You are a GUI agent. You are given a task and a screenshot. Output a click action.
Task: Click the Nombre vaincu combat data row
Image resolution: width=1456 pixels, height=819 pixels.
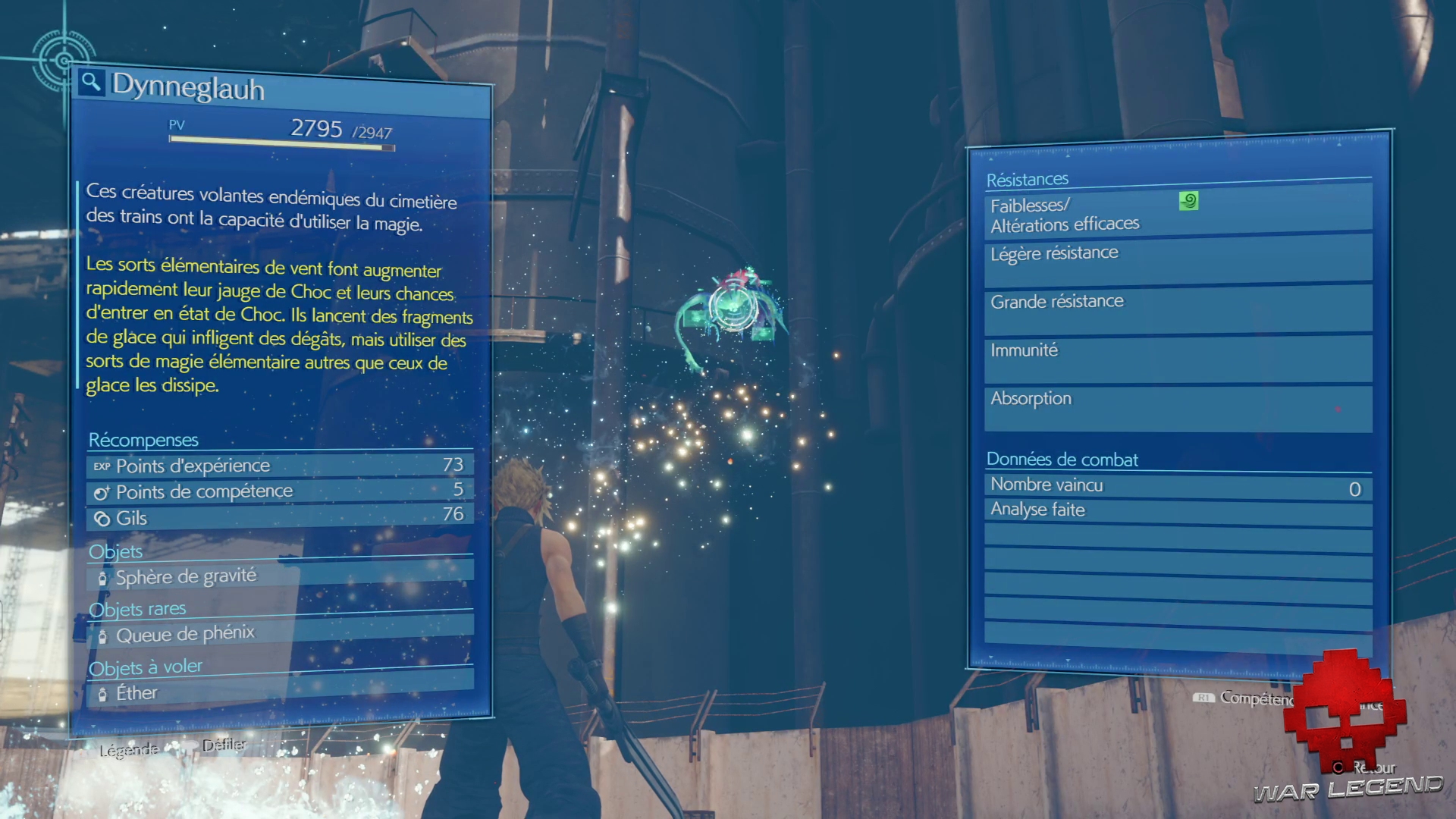click(x=1178, y=487)
